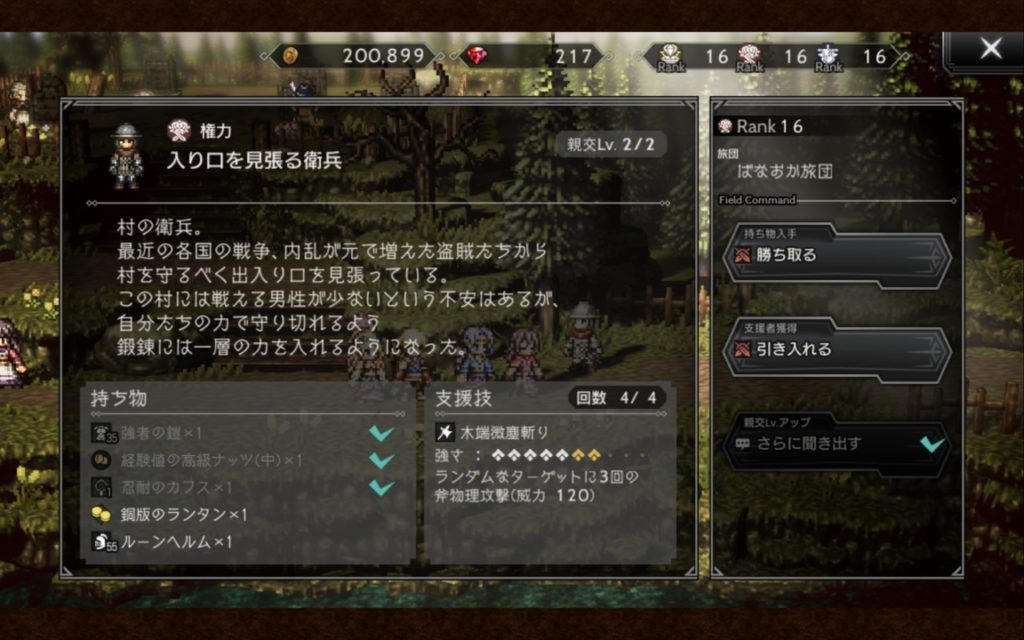Choose the 勝ち取る field command
Image resolution: width=1024 pixels, height=640 pixels.
point(836,255)
